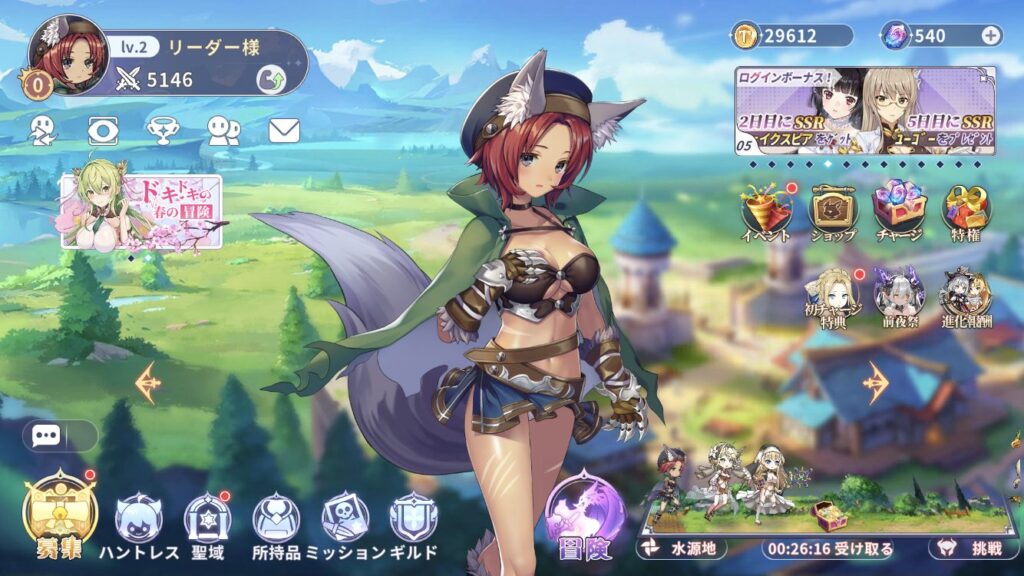Open the ショップ menu
Image resolution: width=1024 pixels, height=576 pixels.
coord(832,212)
